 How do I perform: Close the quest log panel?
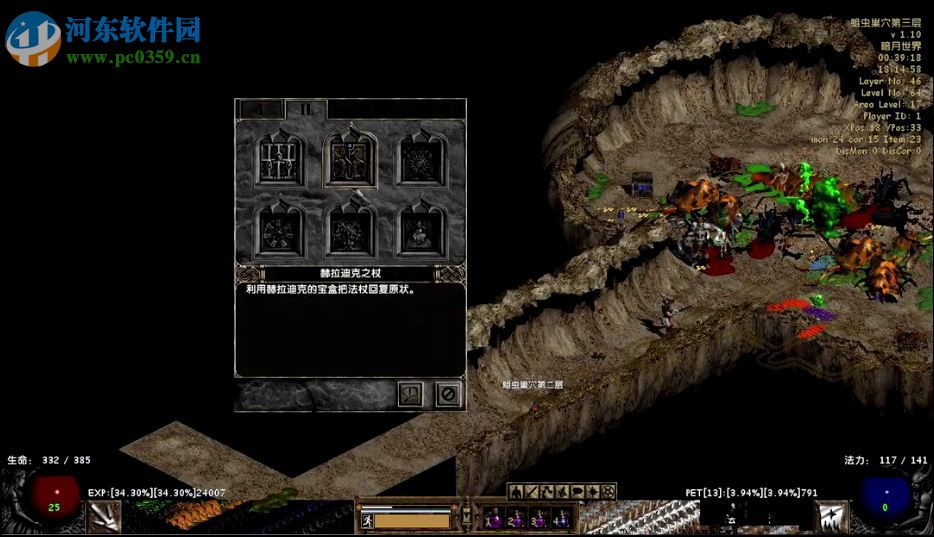[x=449, y=394]
